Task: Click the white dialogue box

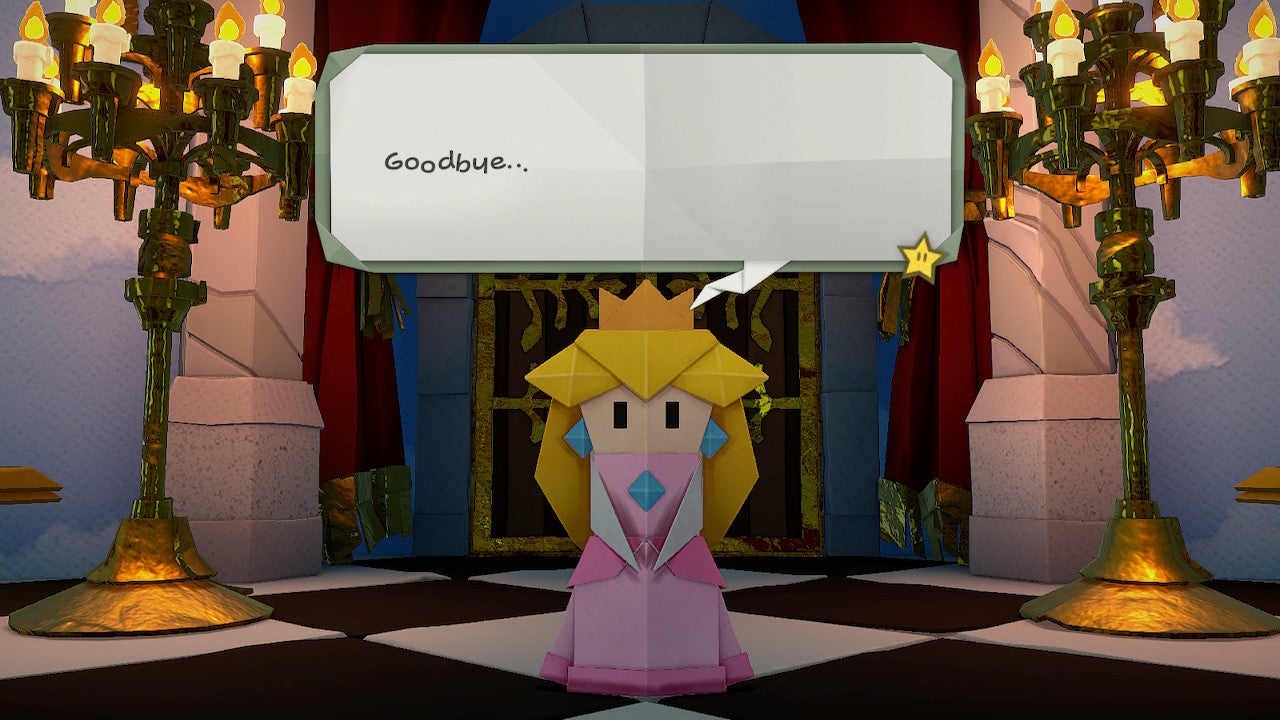Action: 640,150
